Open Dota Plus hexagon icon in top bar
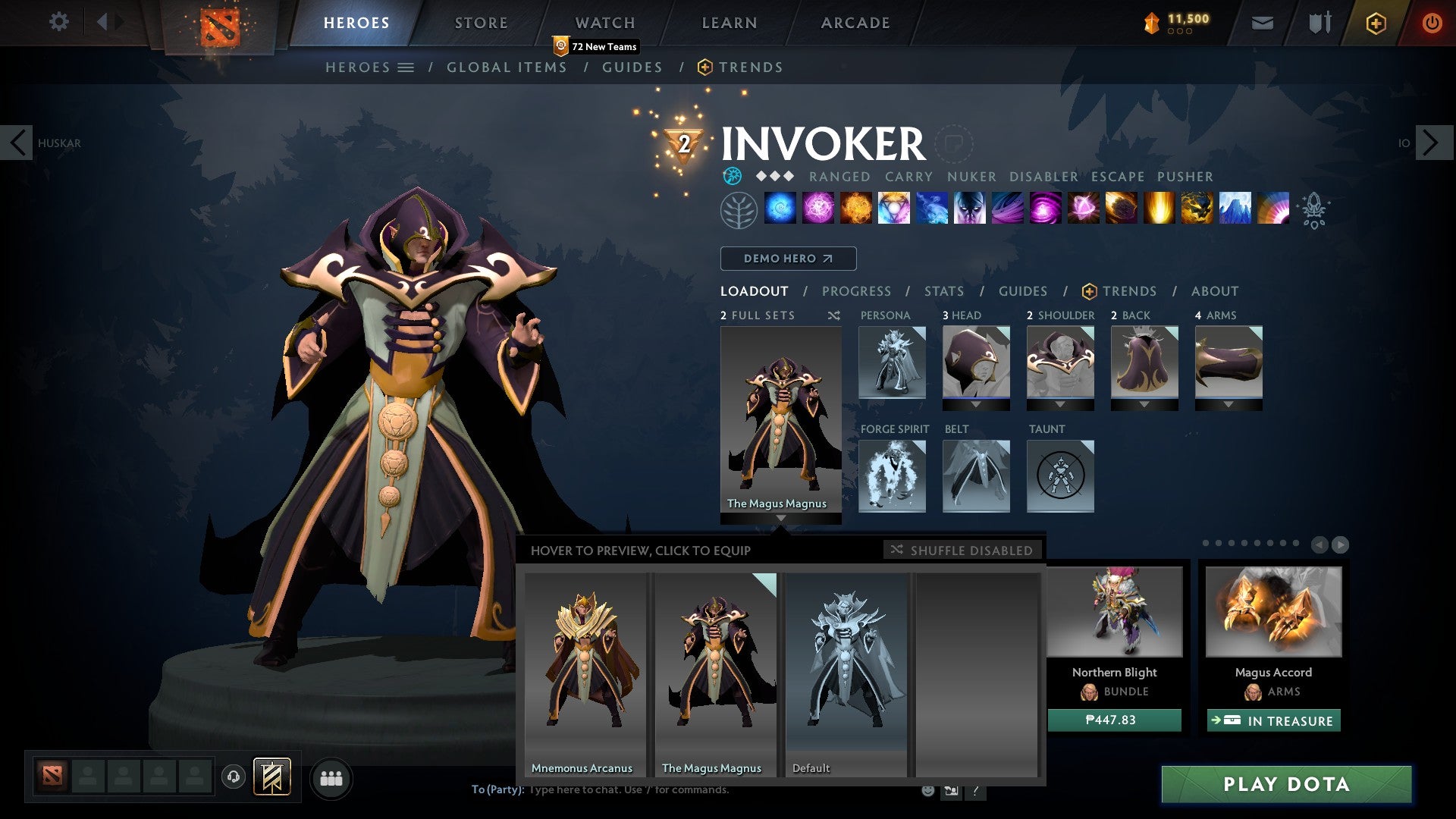This screenshot has height=819, width=1456. (1378, 23)
